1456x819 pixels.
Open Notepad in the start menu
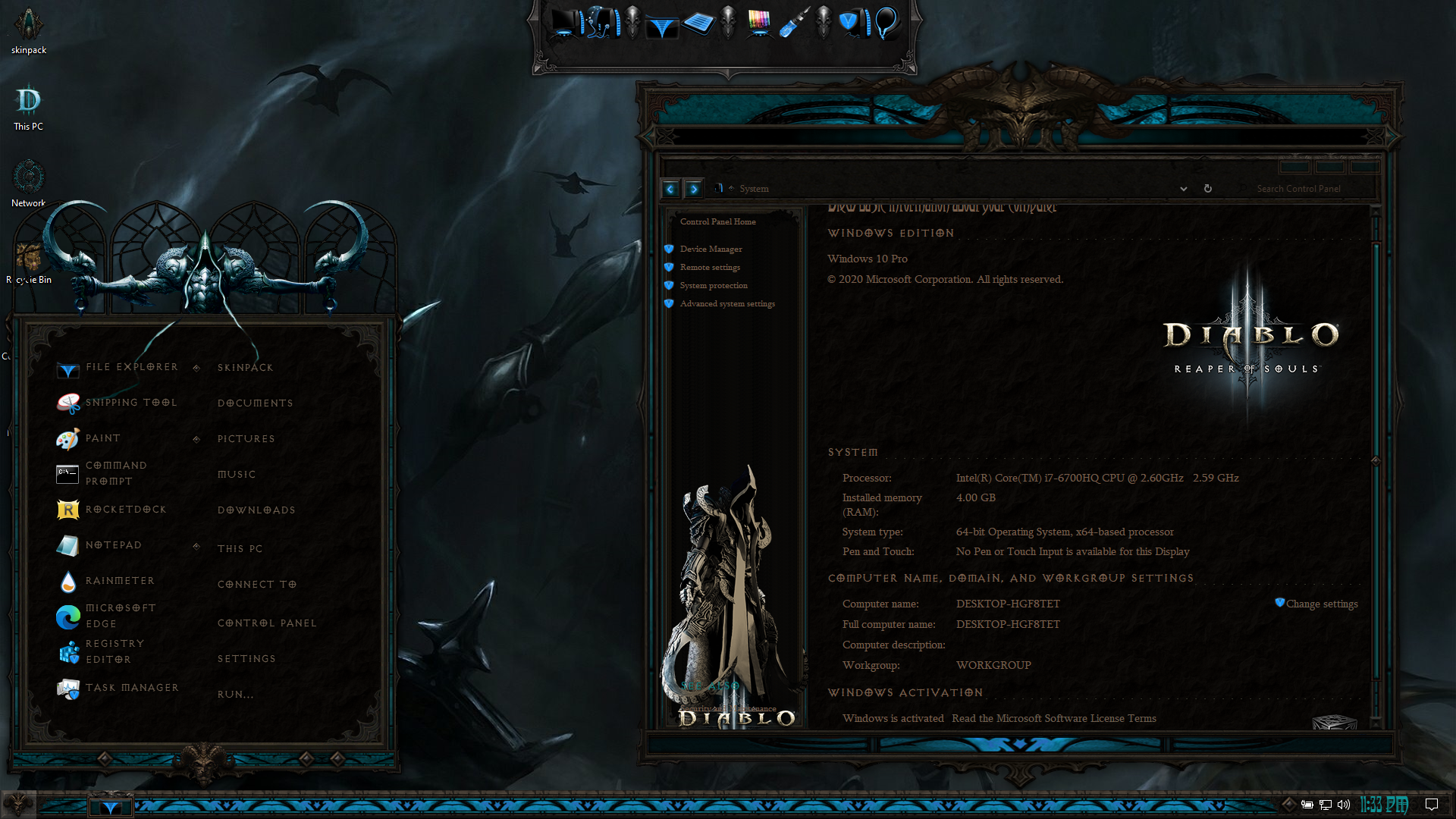pyautogui.click(x=113, y=545)
